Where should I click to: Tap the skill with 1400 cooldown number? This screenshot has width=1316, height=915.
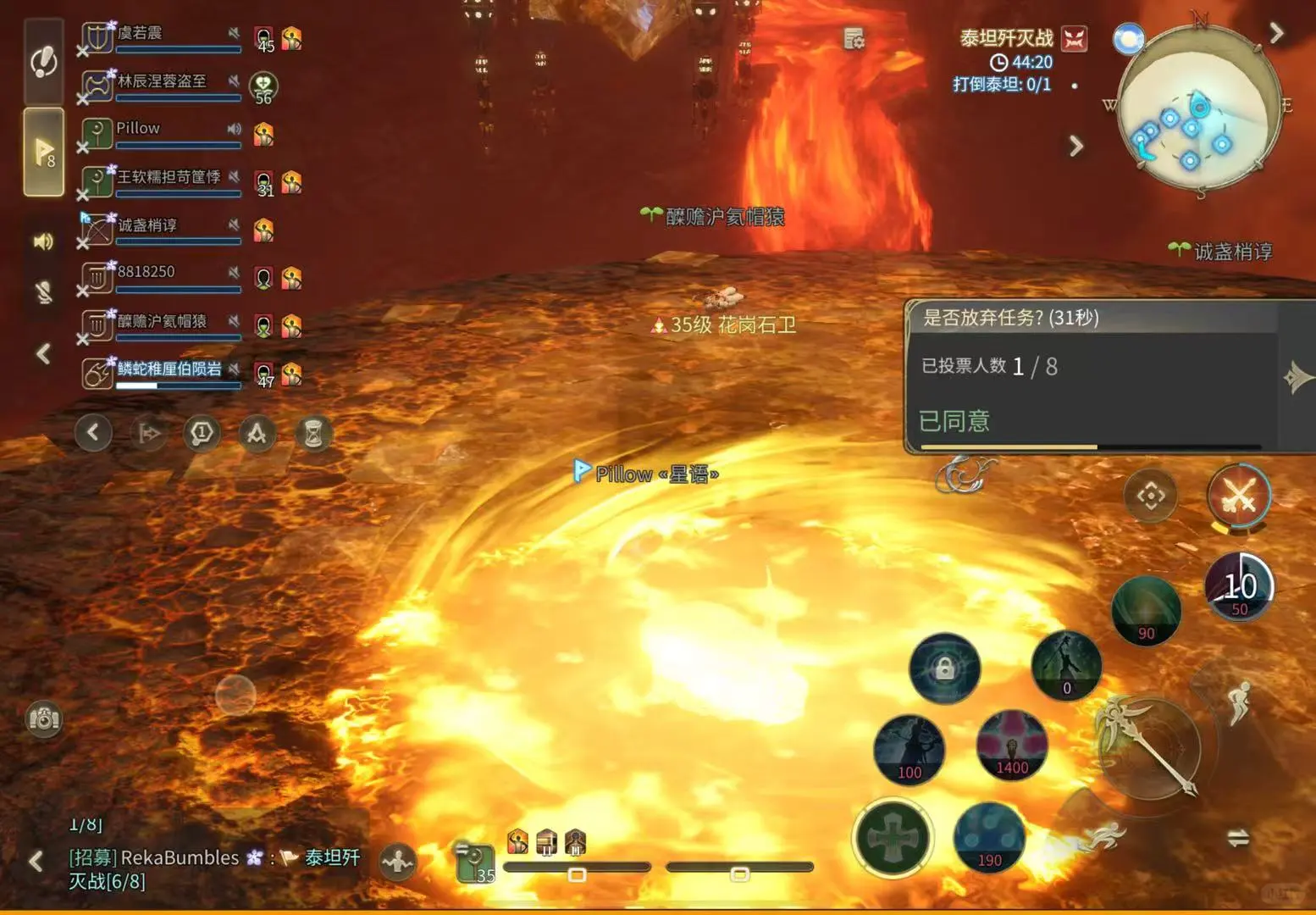[x=1010, y=744]
